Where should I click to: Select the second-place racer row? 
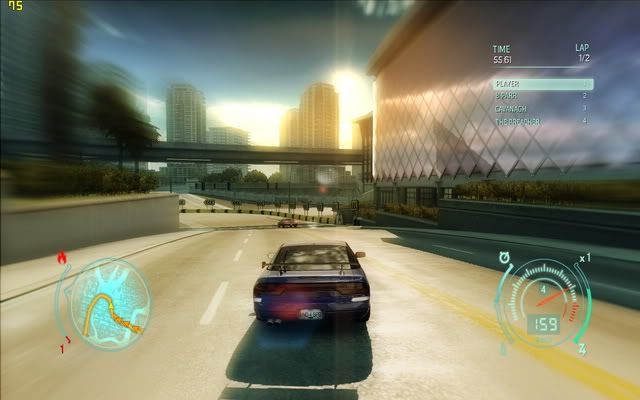coord(542,96)
